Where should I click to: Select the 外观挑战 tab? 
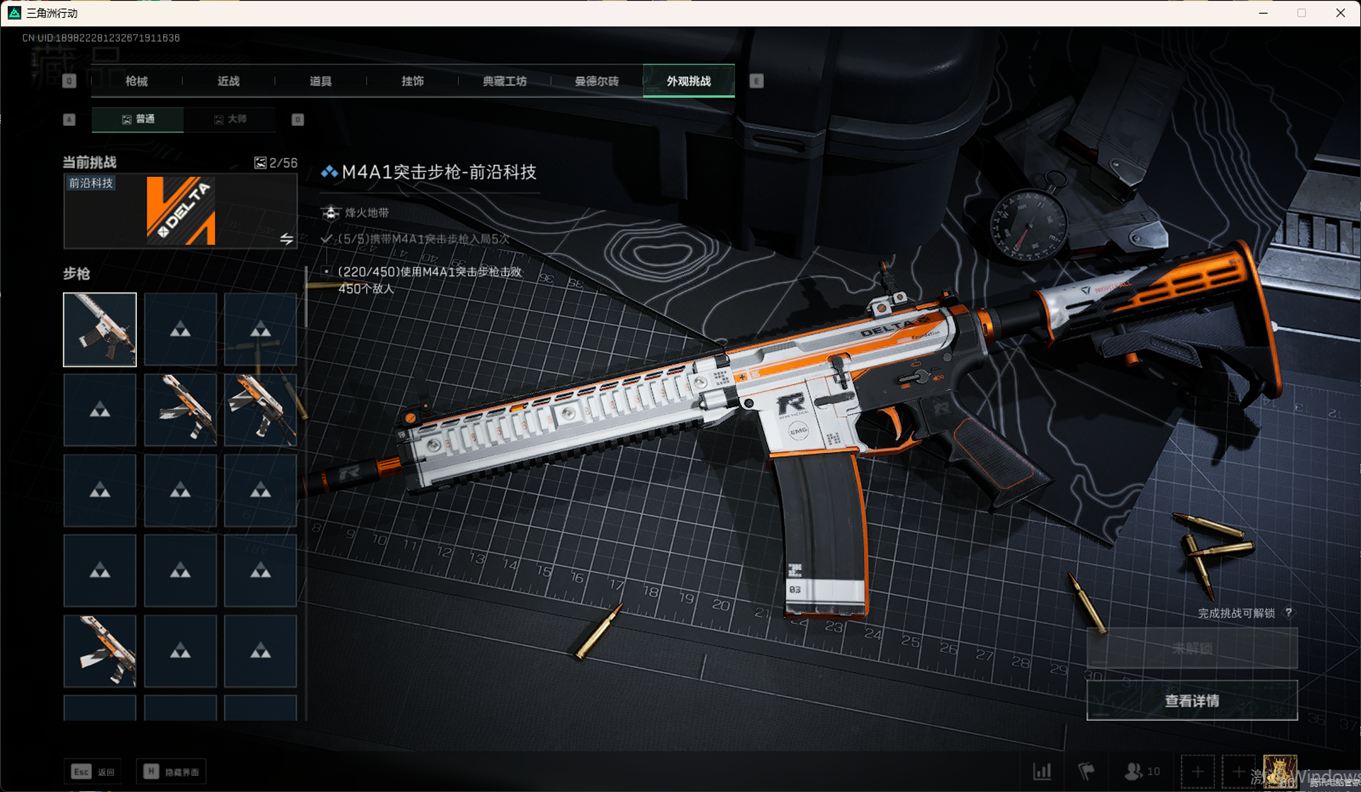(x=688, y=81)
